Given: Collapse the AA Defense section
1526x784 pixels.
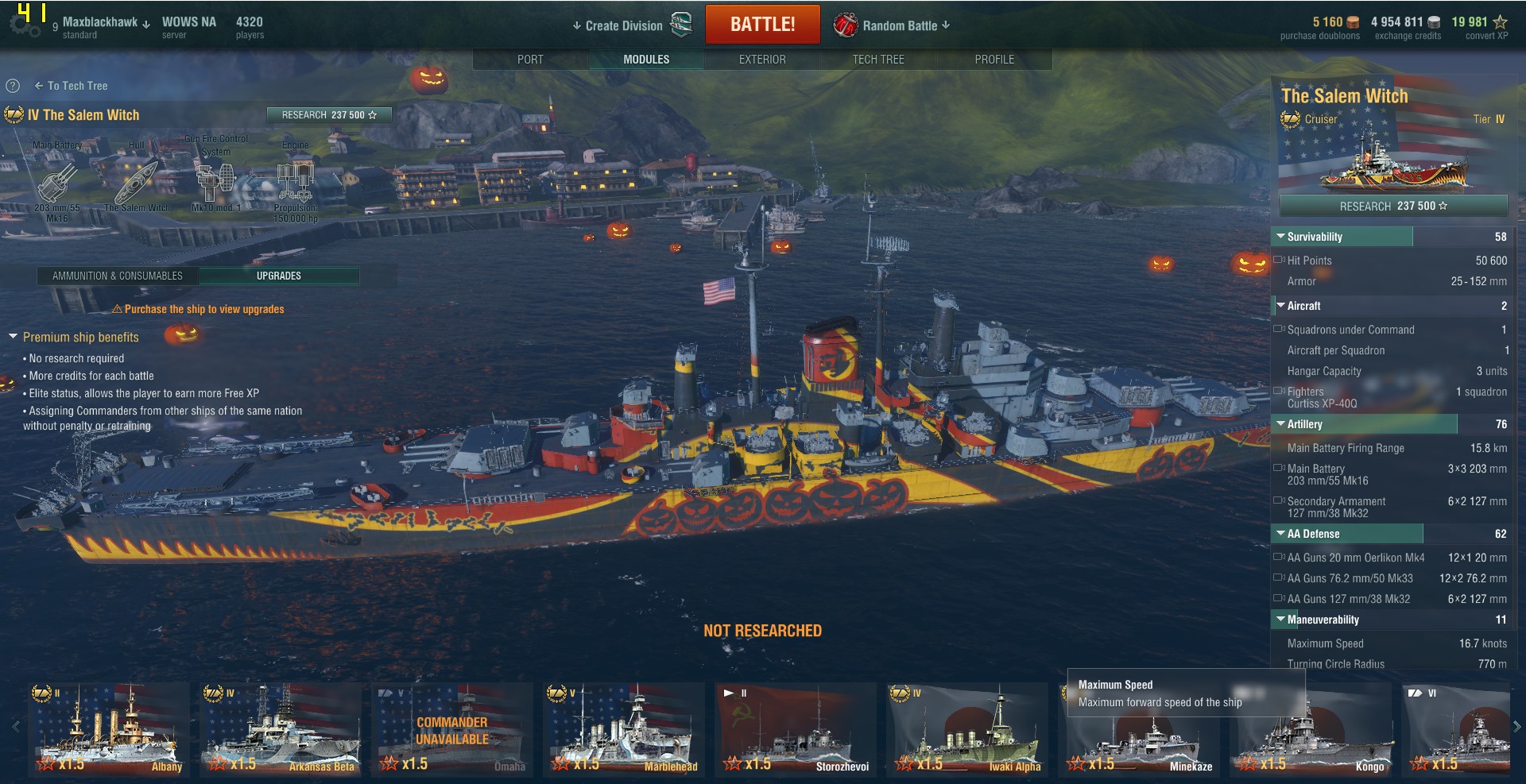Looking at the screenshot, I should tap(1281, 534).
